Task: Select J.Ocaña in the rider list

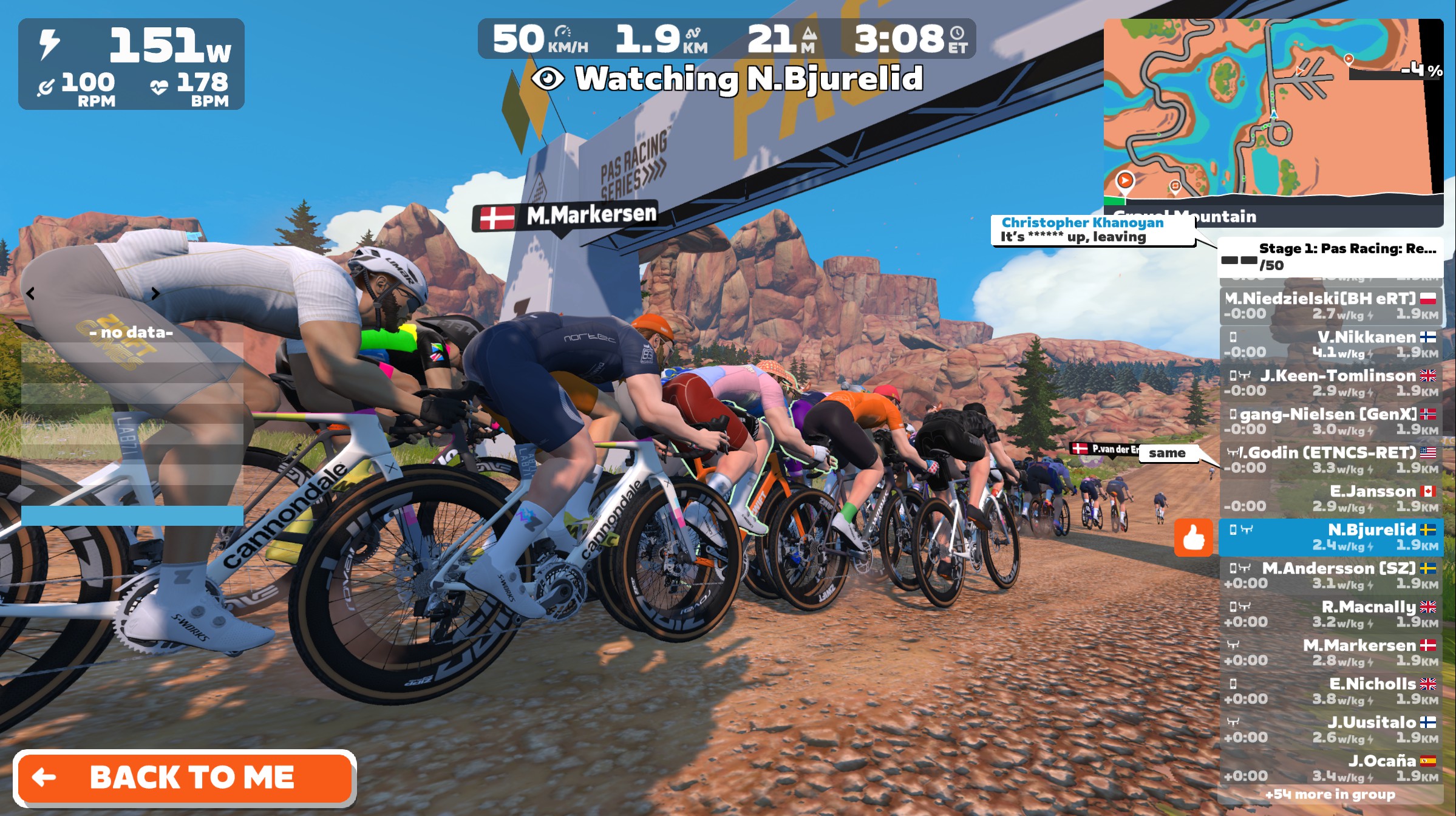Action: 1330,767
